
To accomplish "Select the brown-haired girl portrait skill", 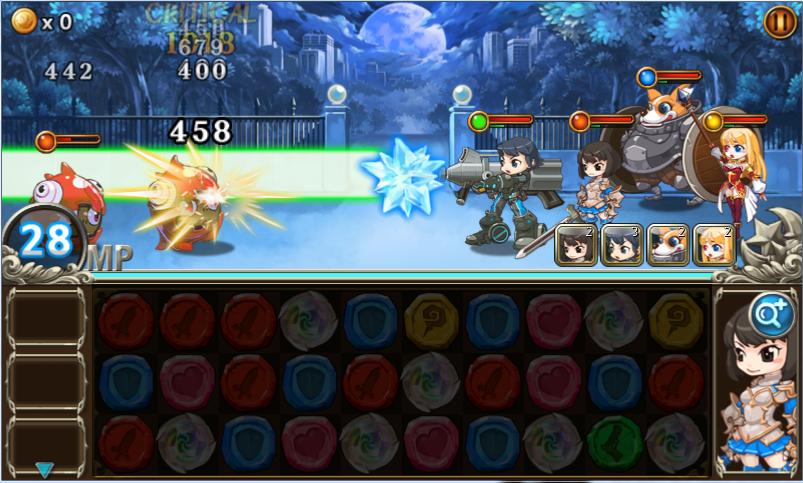I will tap(576, 245).
